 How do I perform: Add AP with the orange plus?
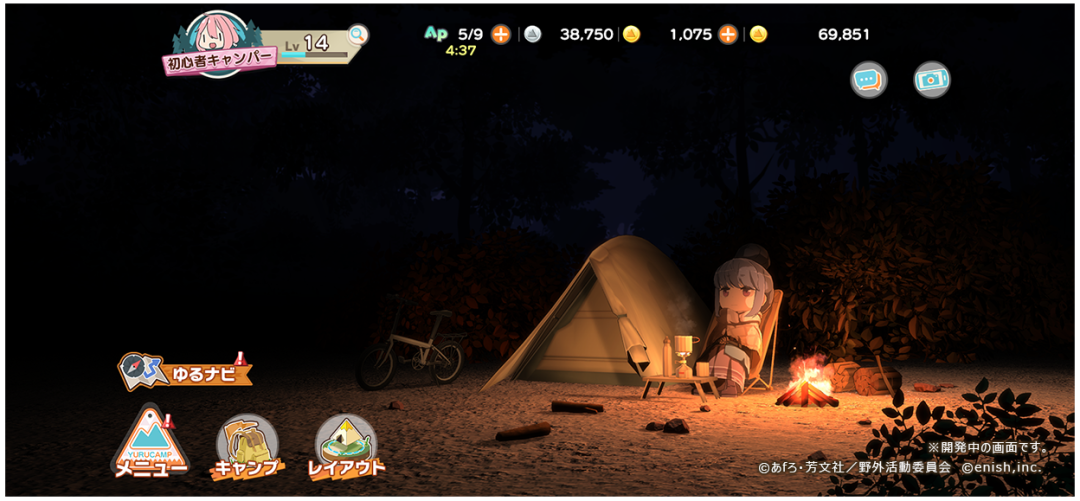pyautogui.click(x=501, y=34)
